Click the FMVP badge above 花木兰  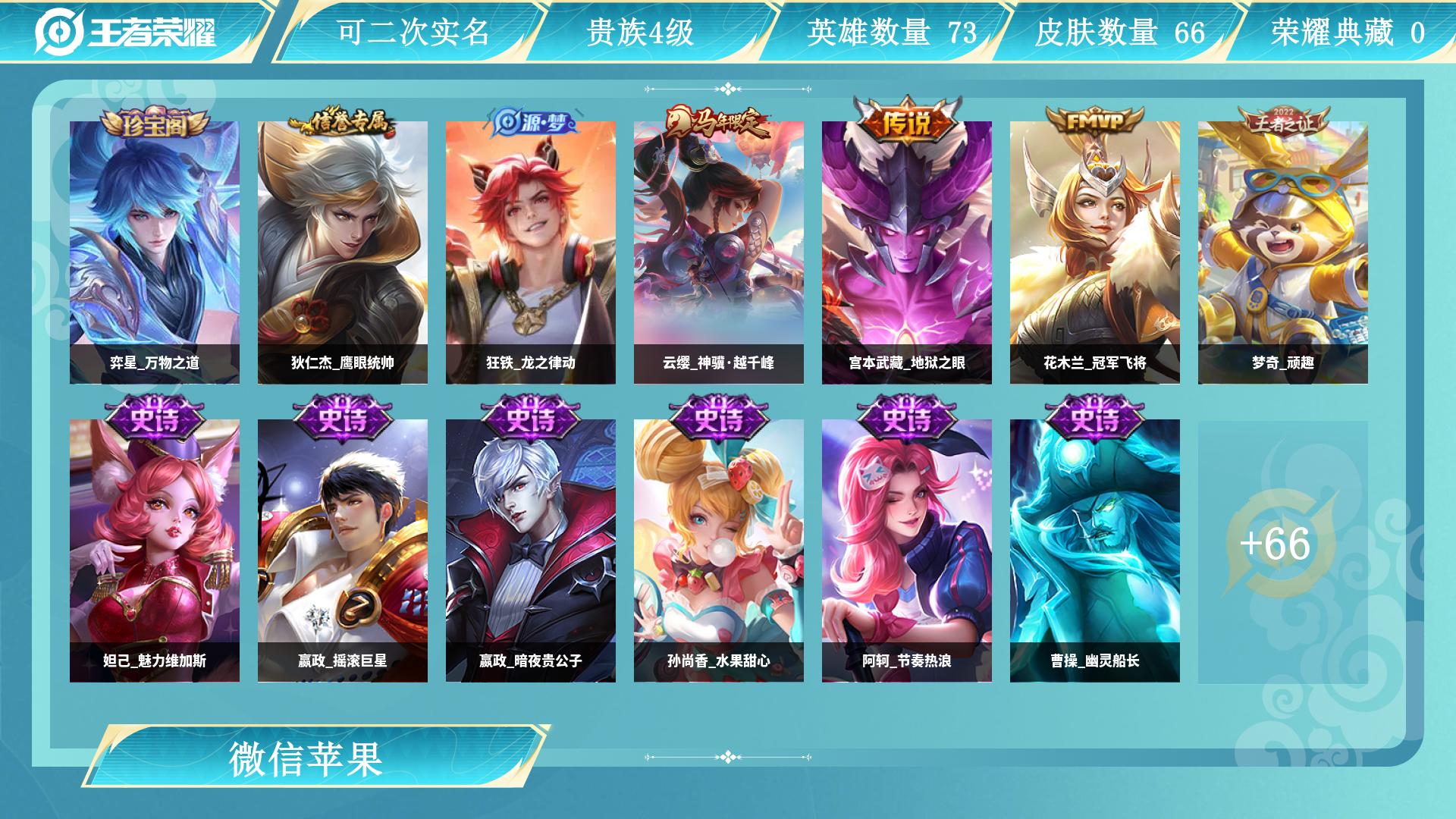click(x=1094, y=120)
